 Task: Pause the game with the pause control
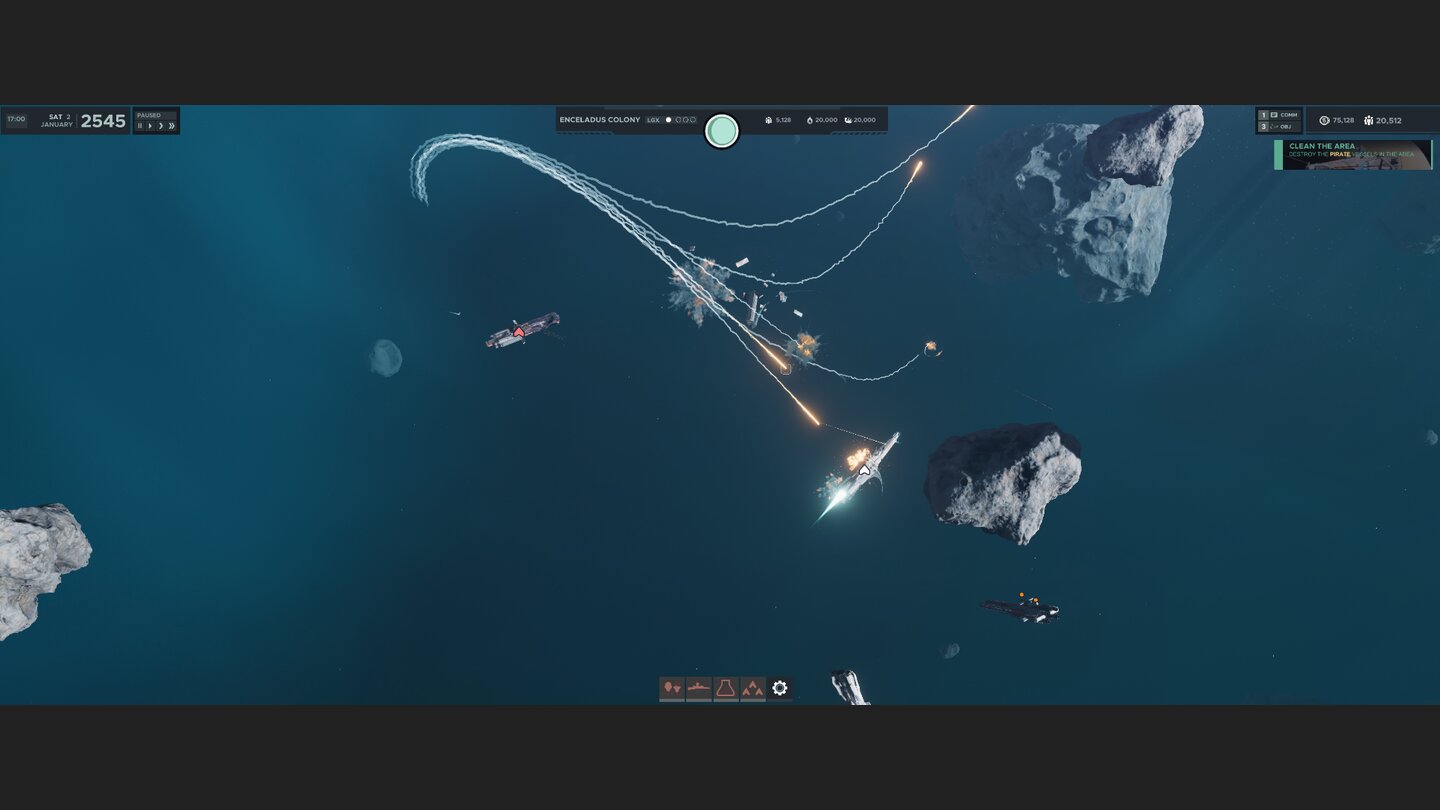tap(140, 126)
